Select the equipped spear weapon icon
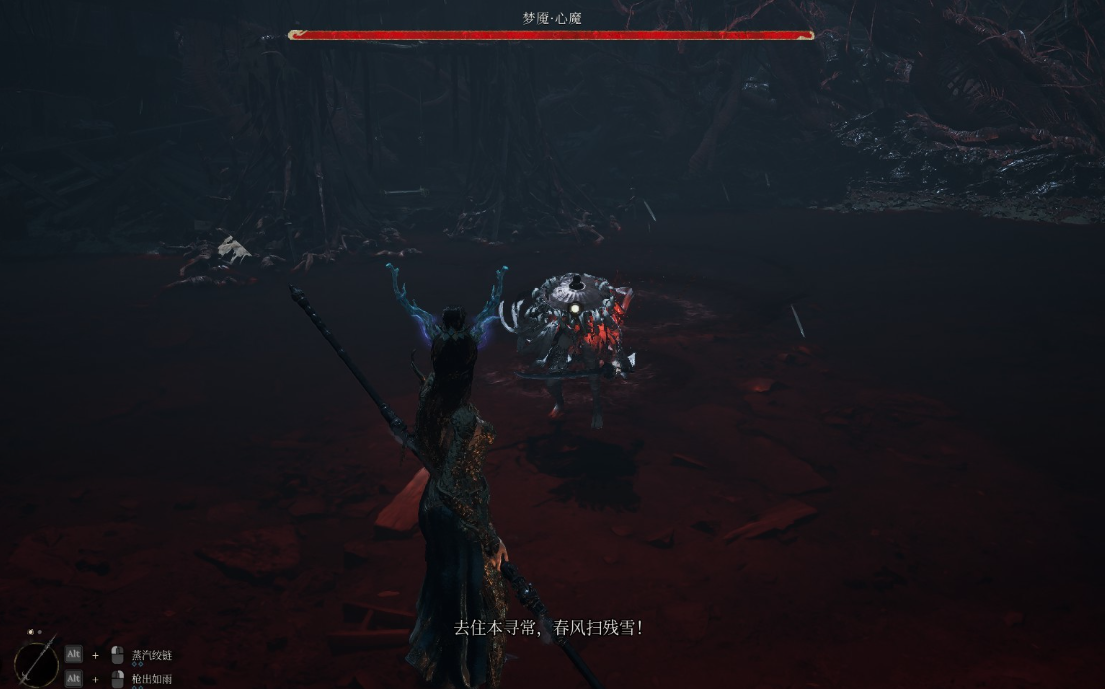This screenshot has width=1105, height=689. click(x=36, y=661)
